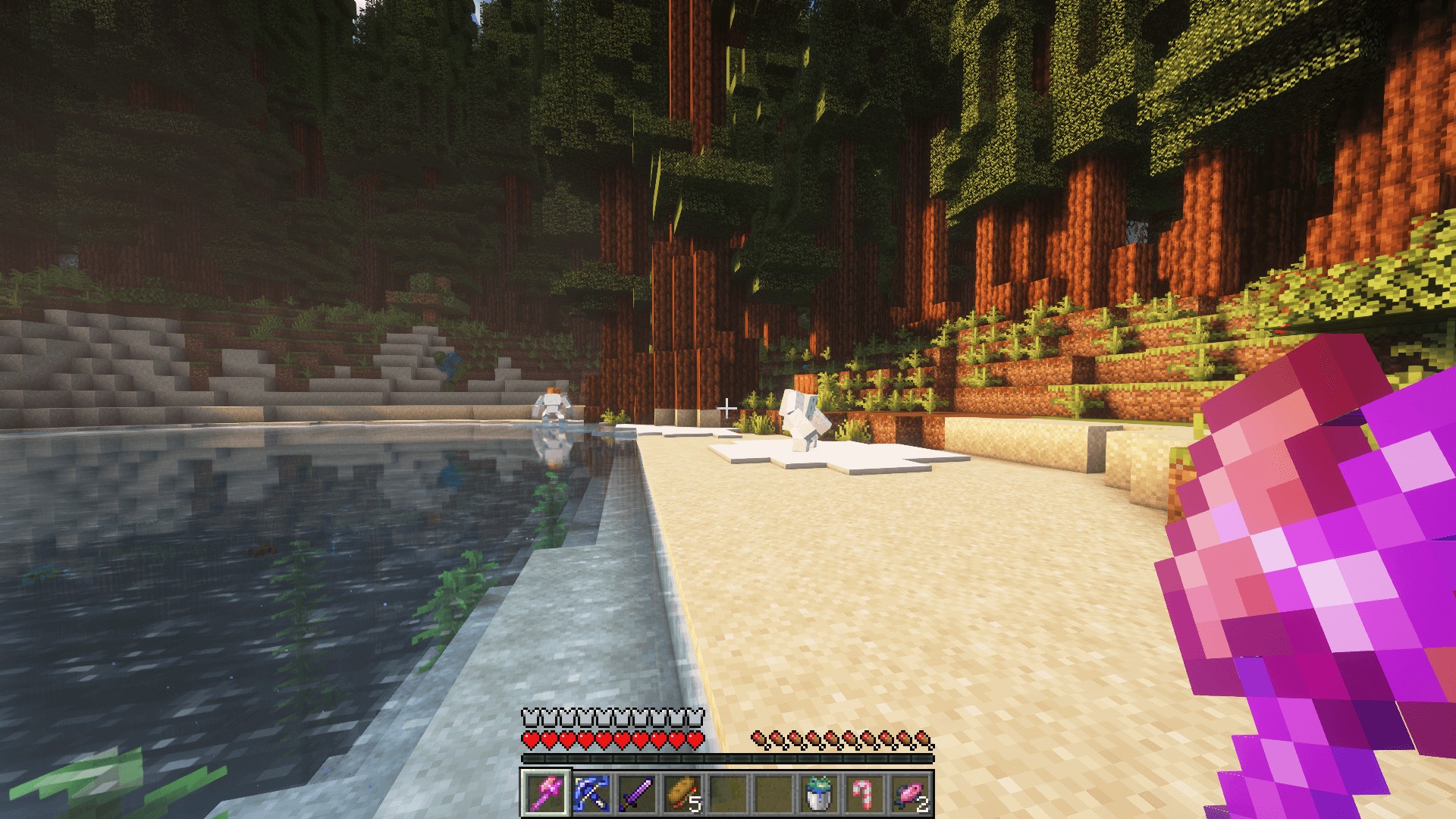Choose the sandwich food stack slot
Viewport: 1456px width, 819px height.
pos(681,793)
